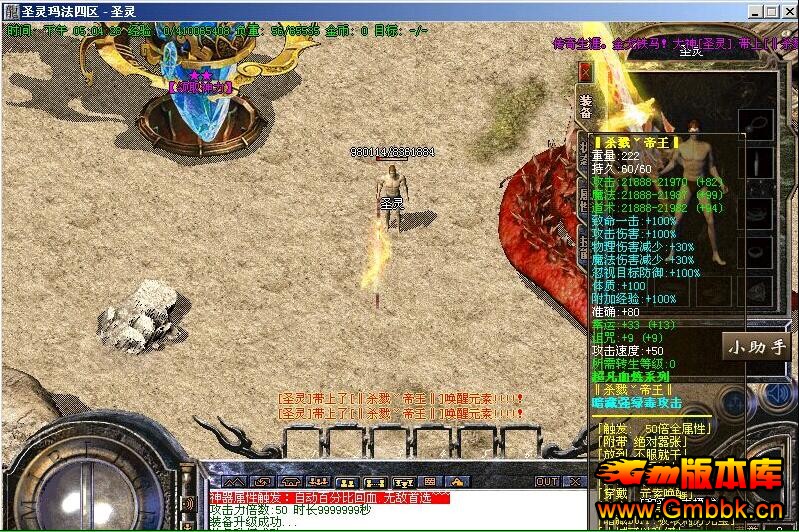Switch to the 装备 equipment tab
Viewport: 799px width, 532px height.
pos(586,107)
